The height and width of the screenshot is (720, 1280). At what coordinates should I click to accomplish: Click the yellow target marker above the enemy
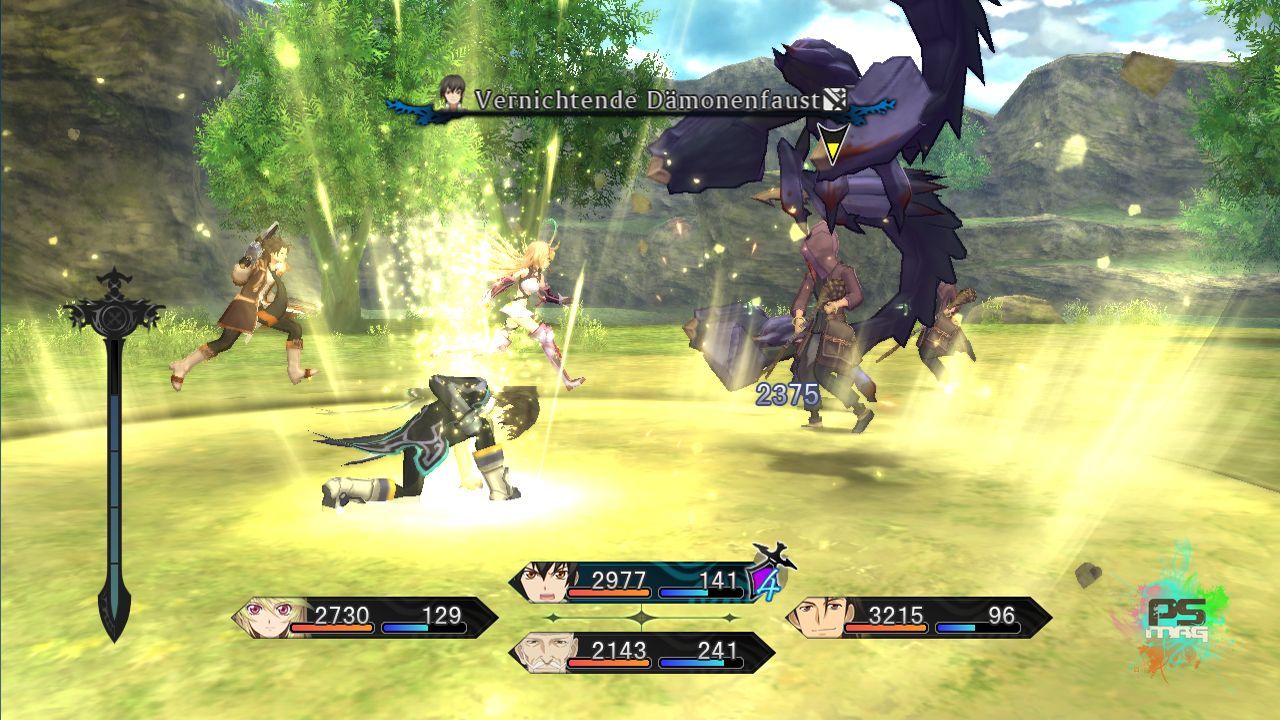point(828,145)
